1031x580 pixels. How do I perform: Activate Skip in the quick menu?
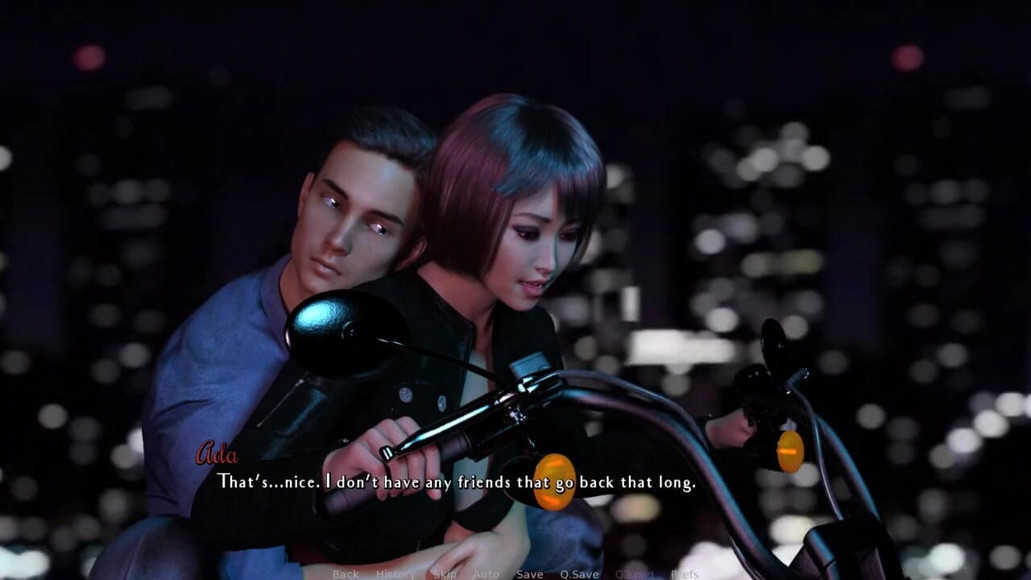(444, 574)
